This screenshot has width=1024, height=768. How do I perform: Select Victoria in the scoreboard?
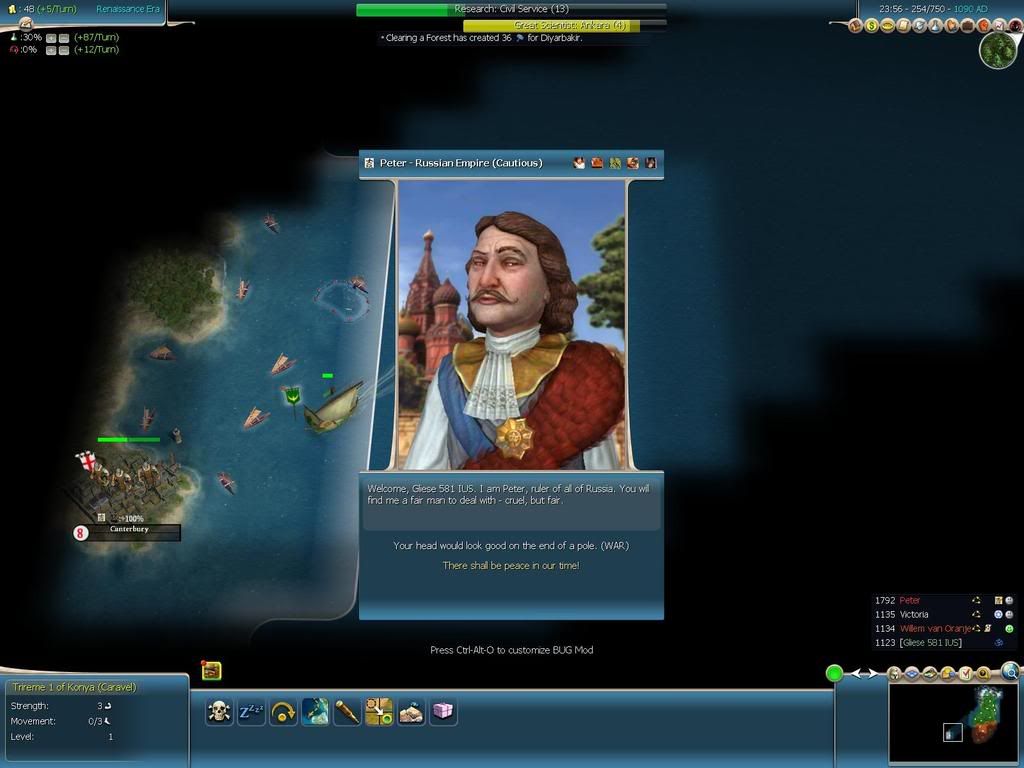point(914,615)
